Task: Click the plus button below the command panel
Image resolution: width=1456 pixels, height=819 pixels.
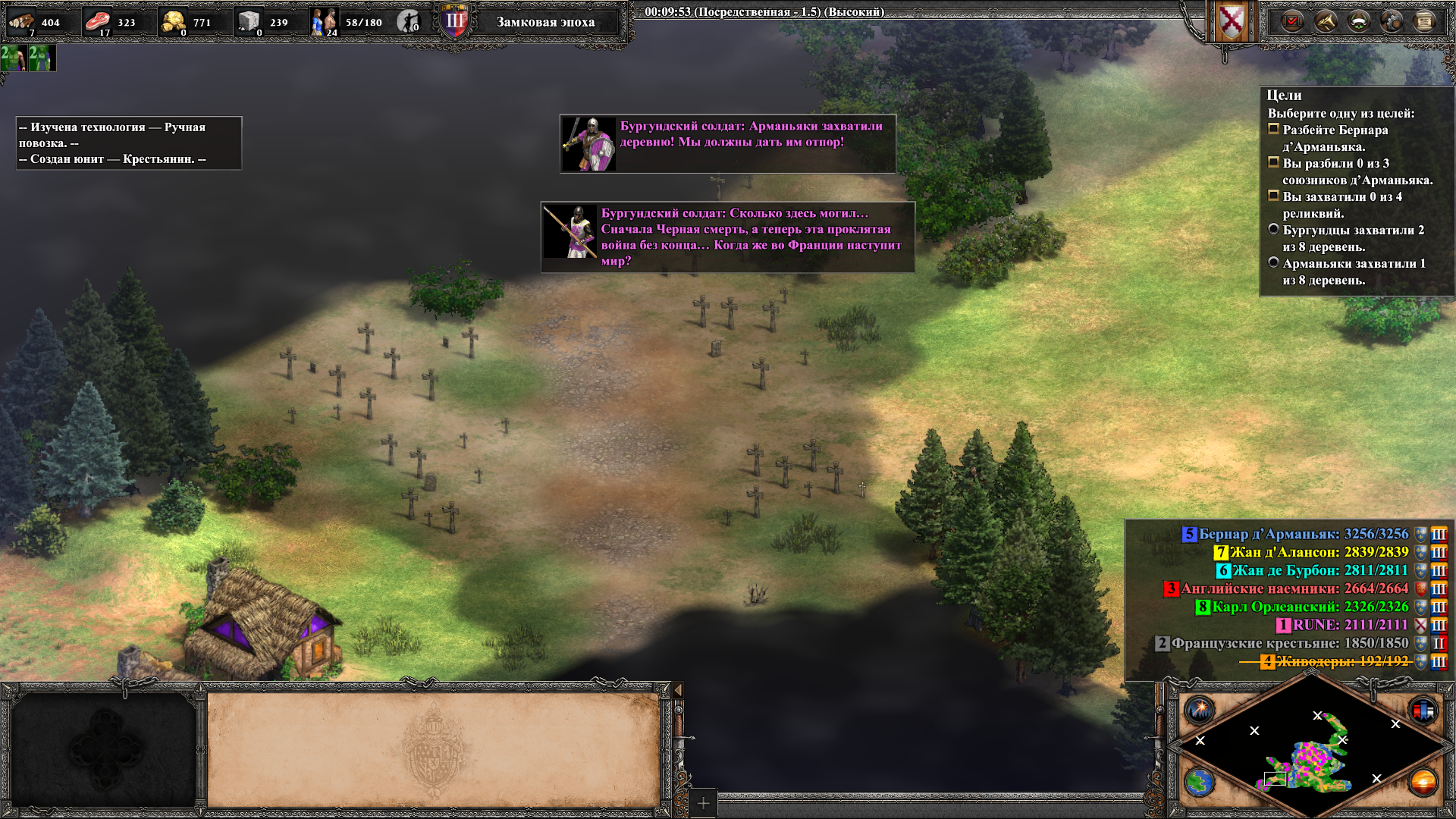Action: click(703, 803)
